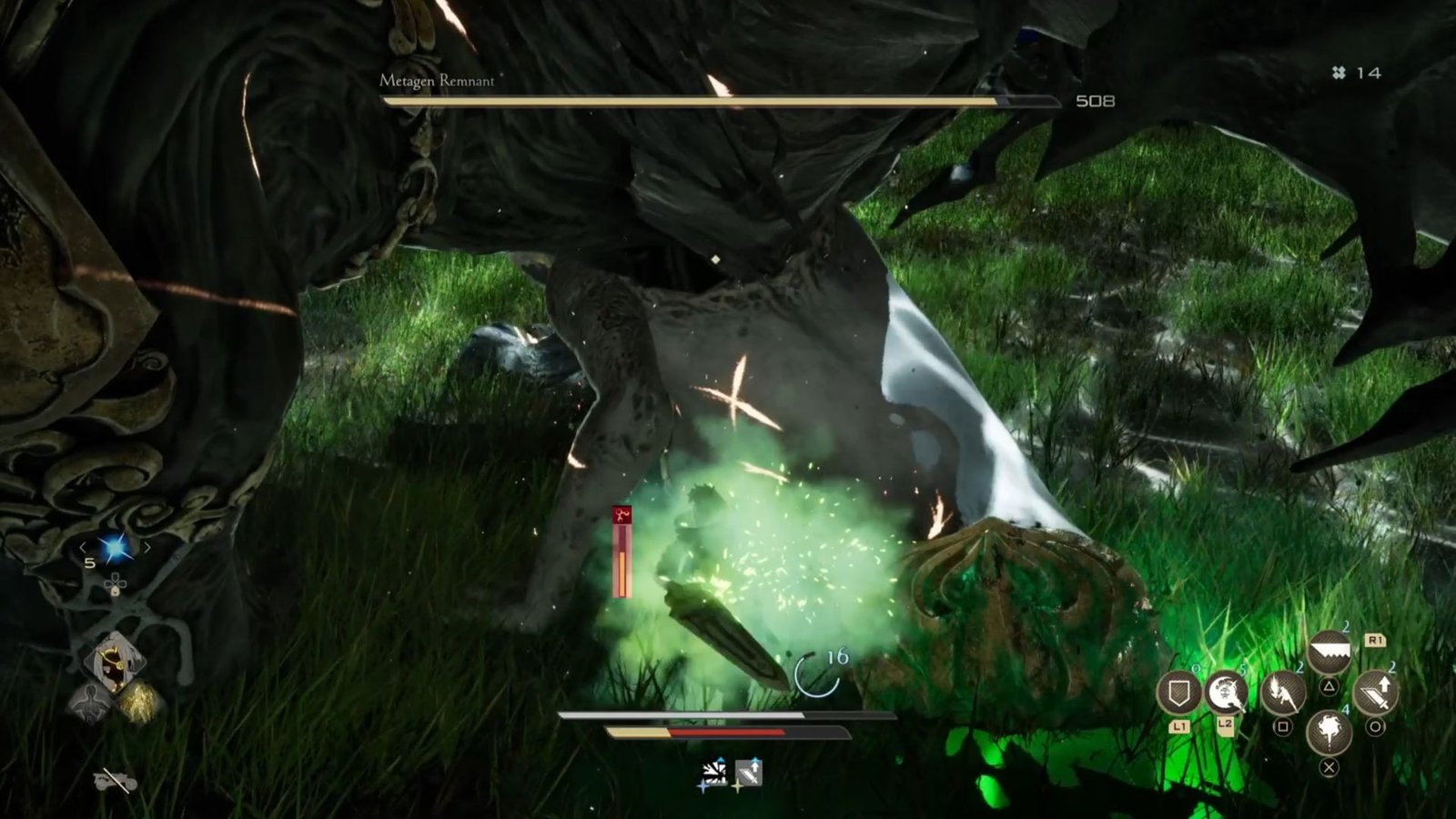Viewport: 1456px width, 819px height.
Task: Select the upgraded sword skill icon above Circle
Action: 1375,692
